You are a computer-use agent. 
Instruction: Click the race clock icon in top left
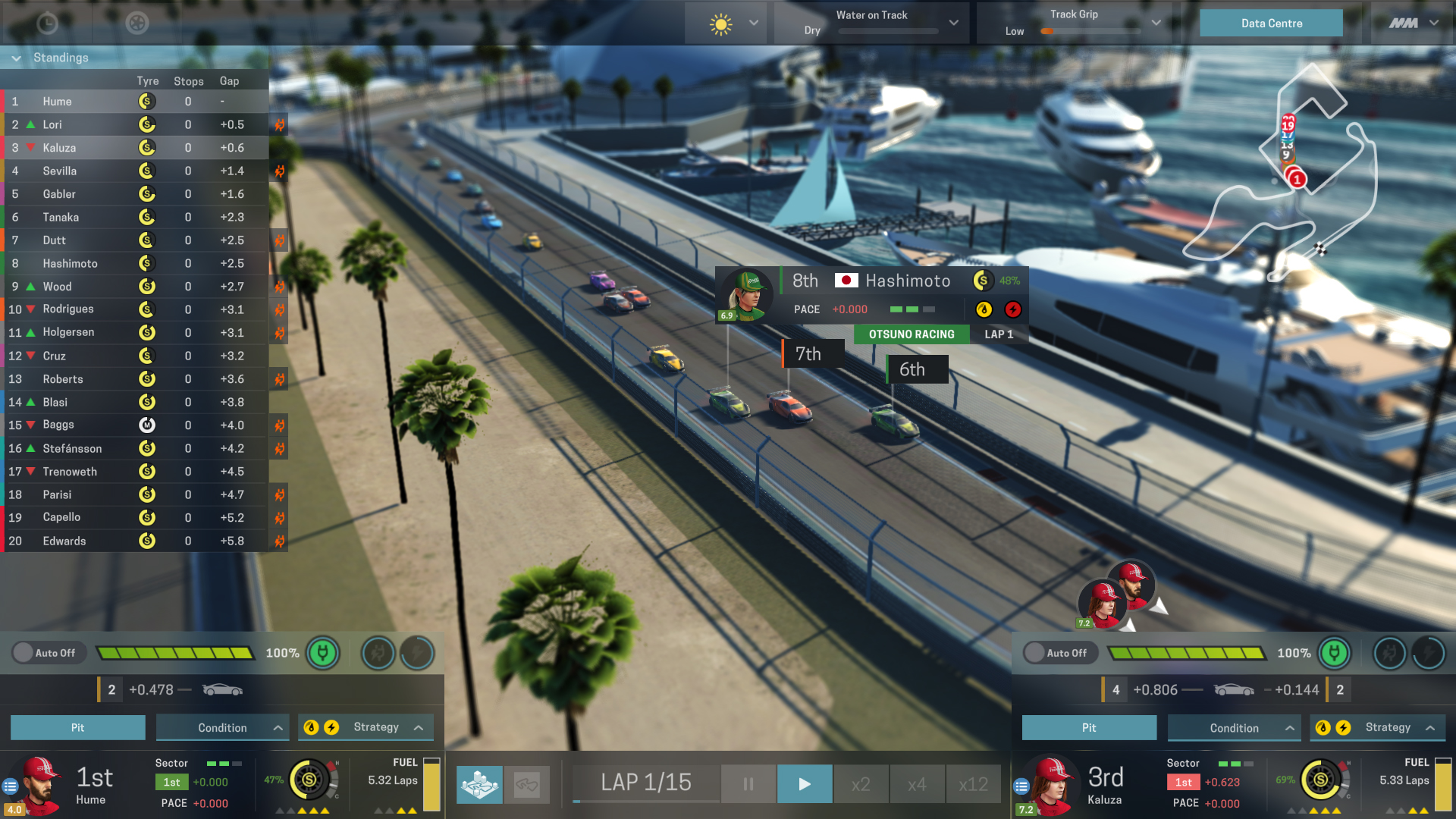coord(47,24)
